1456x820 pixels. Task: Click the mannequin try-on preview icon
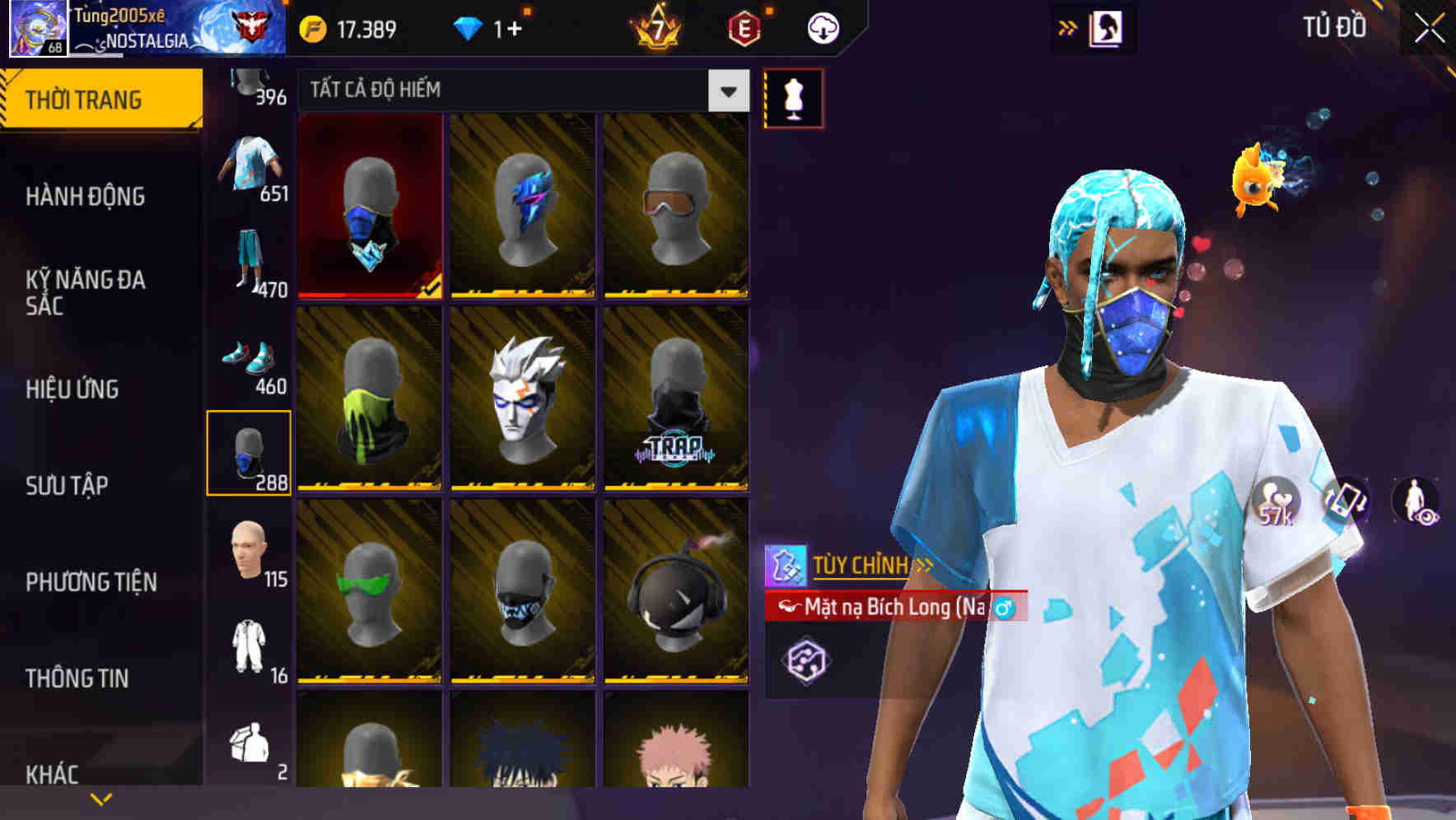[793, 96]
